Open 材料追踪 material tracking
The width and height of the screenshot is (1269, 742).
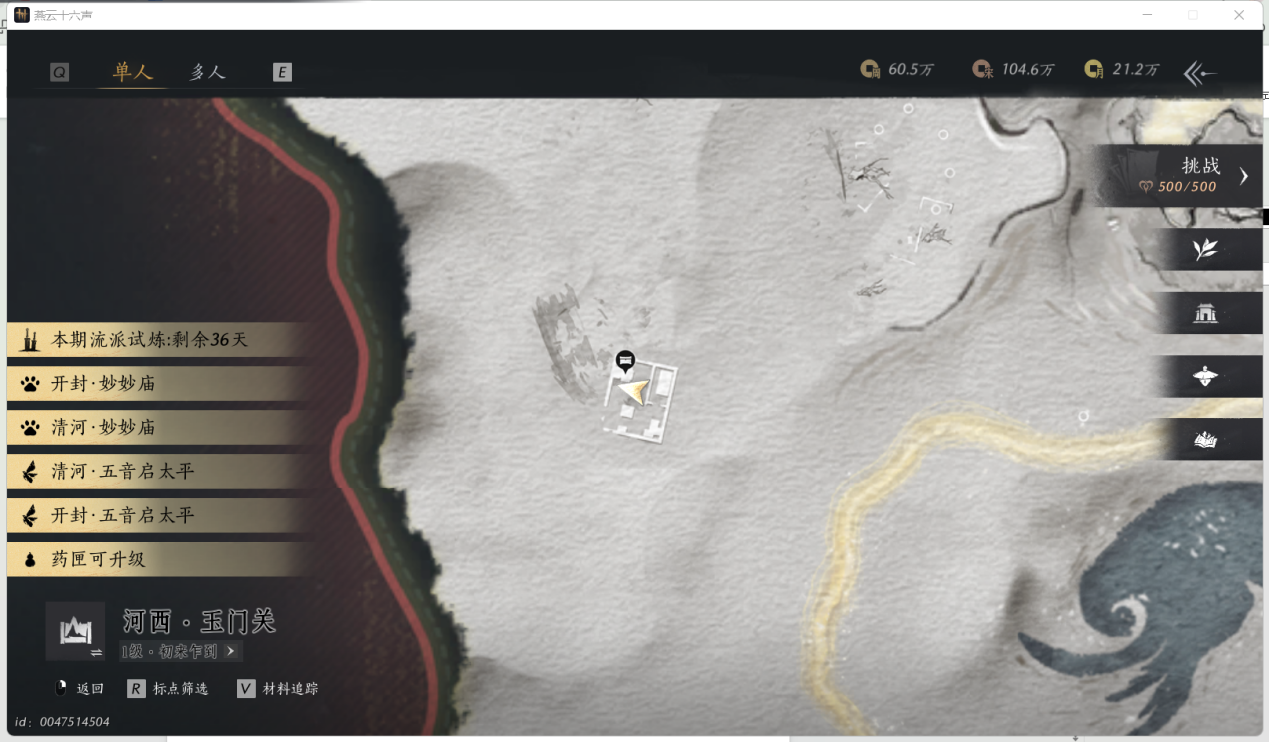pyautogui.click(x=279, y=689)
